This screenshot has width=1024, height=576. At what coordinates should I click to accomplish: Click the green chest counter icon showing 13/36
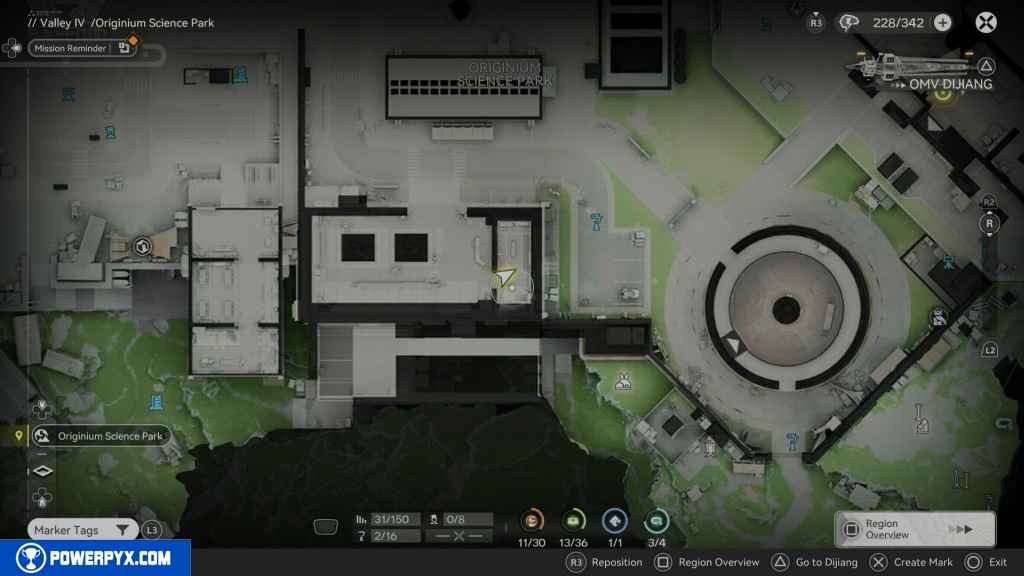(573, 520)
